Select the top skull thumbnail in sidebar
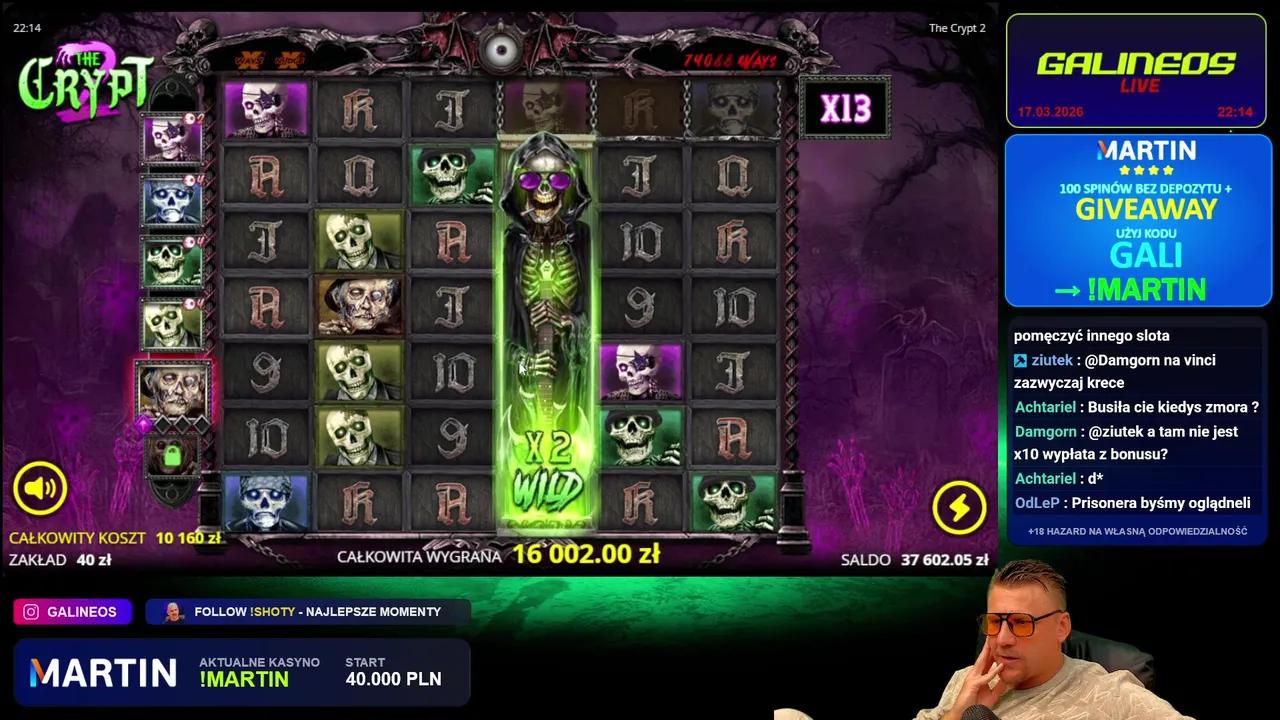The width and height of the screenshot is (1280, 720). tap(172, 140)
